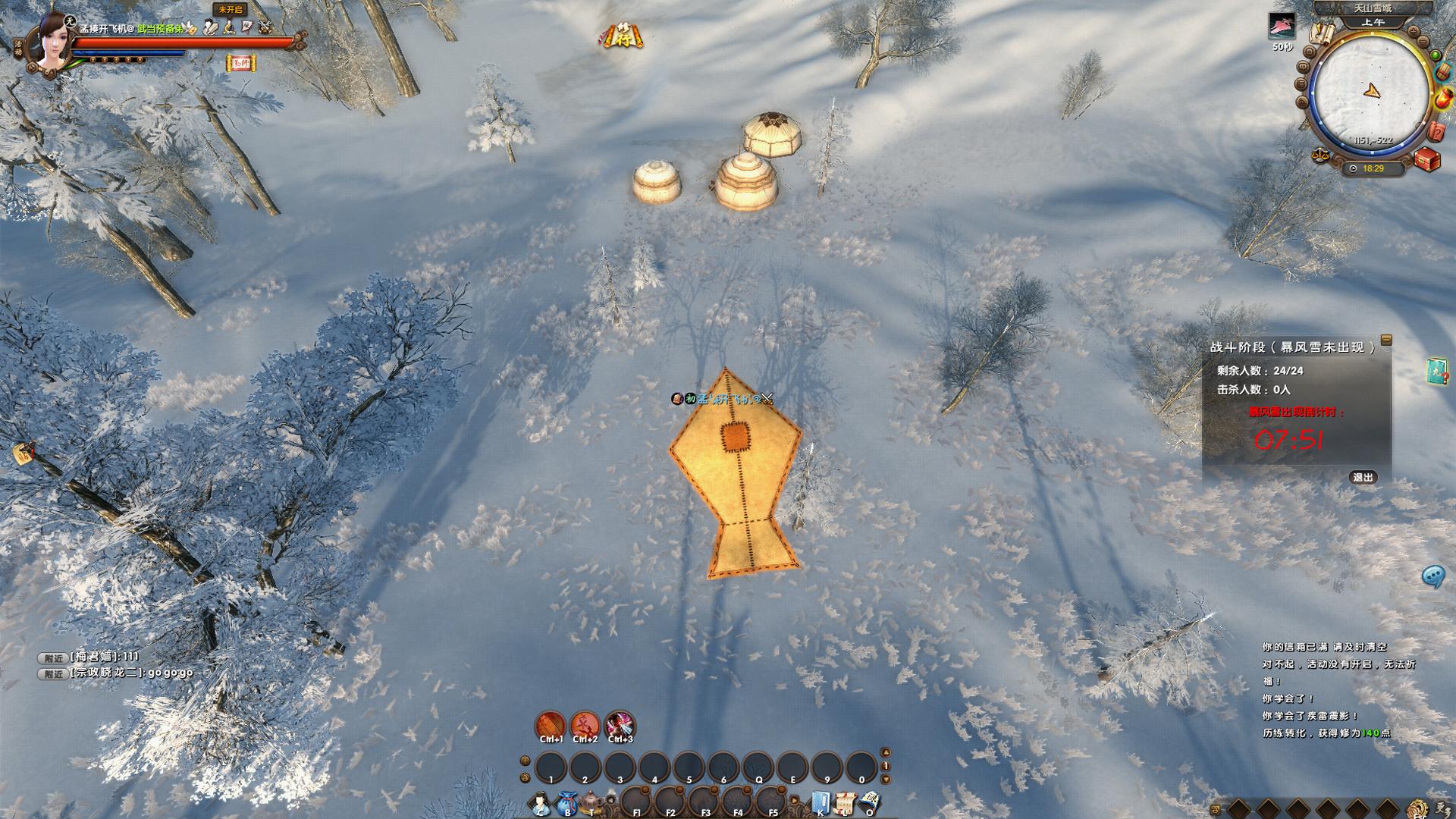
Task: Open the blue bag inventory icon
Action: pos(566,803)
